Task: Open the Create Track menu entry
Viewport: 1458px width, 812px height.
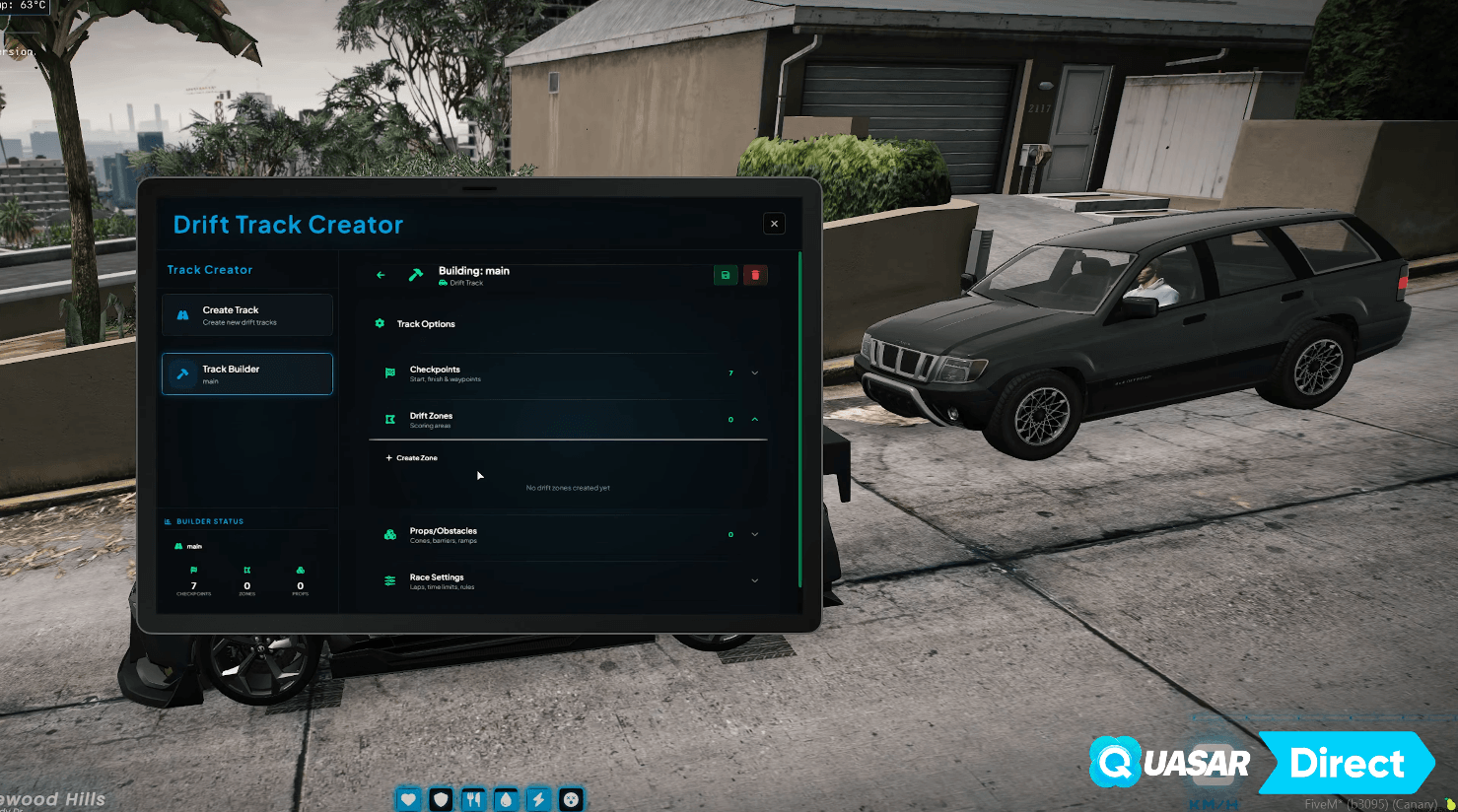Action: [x=246, y=315]
